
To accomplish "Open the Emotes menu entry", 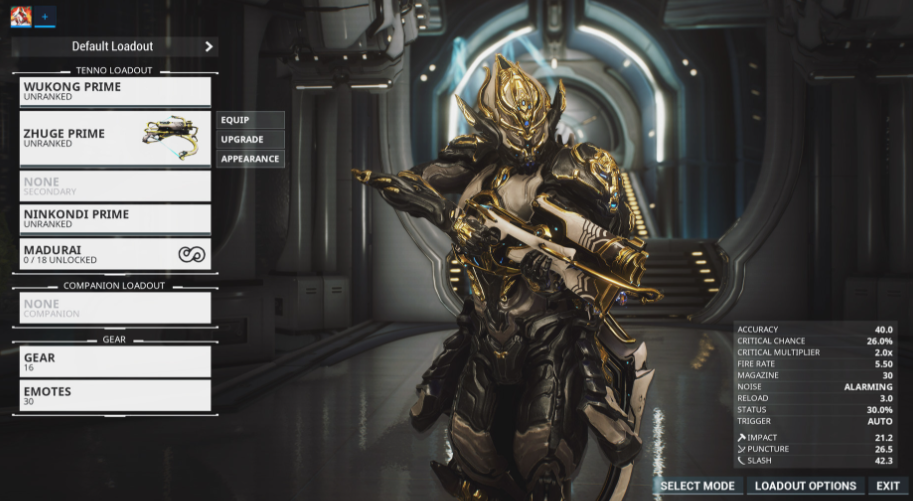I will [115, 395].
